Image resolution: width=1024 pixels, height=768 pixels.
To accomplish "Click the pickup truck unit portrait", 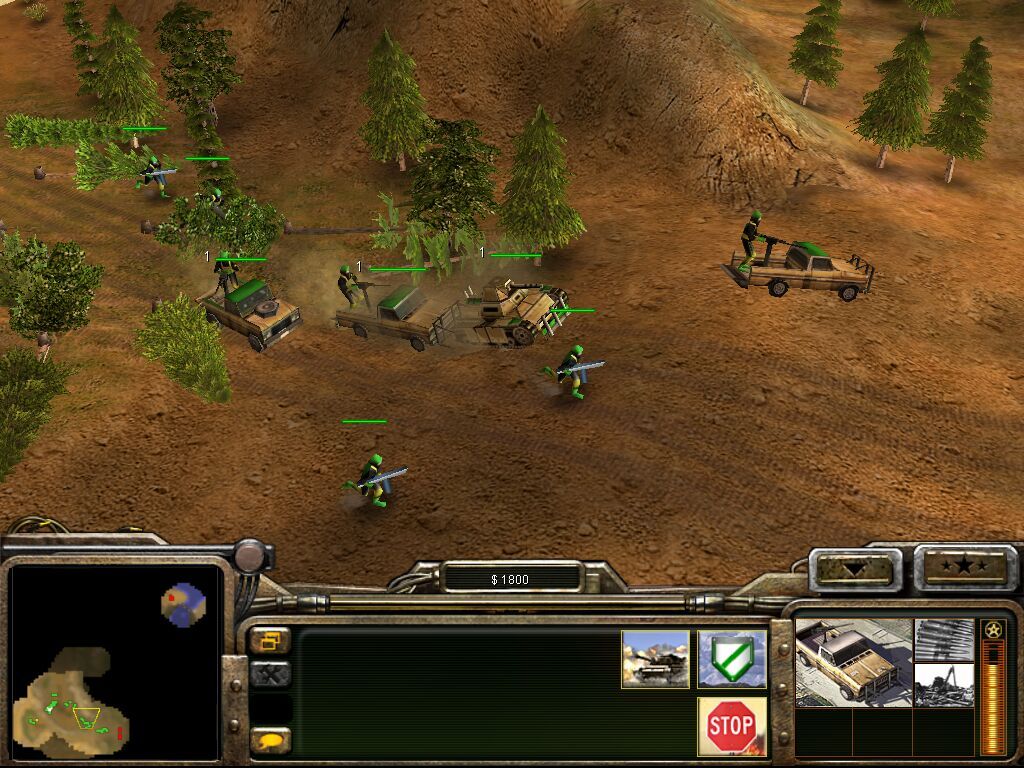I will (x=853, y=662).
